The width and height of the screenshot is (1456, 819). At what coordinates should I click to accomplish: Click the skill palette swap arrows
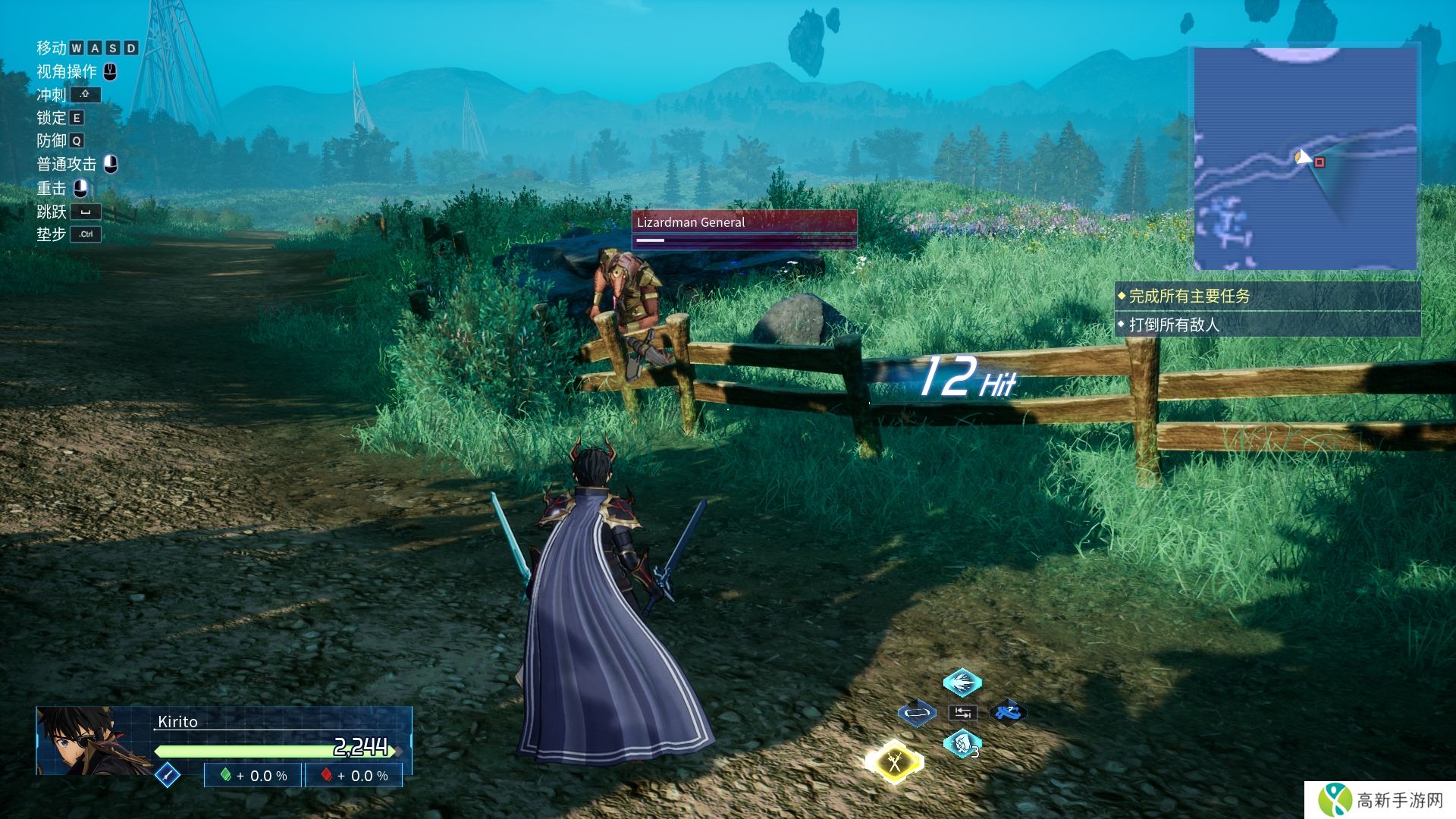pyautogui.click(x=962, y=713)
